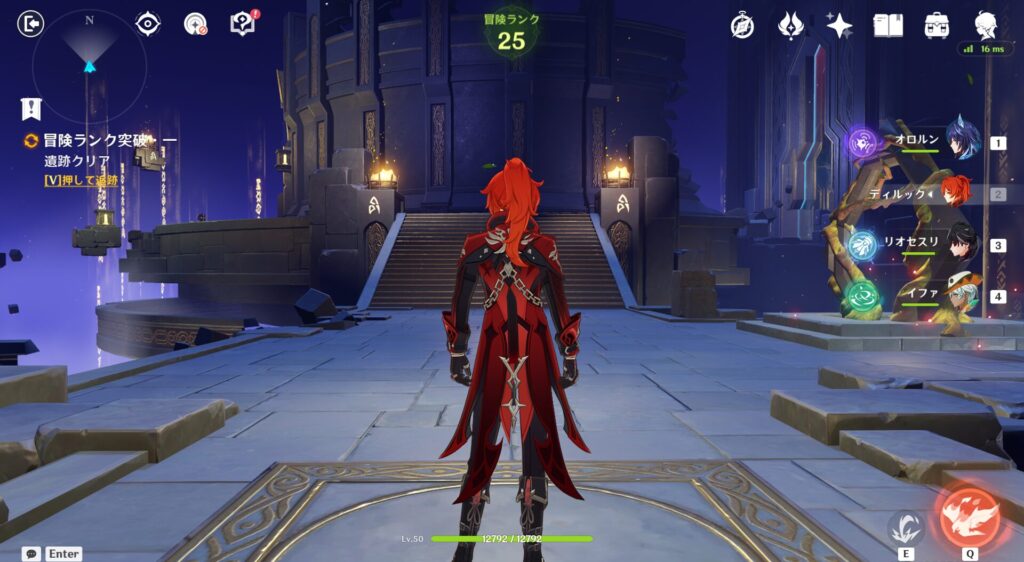Open the quest banner icon with exclamation mark
The image size is (1024, 562).
pos(32,109)
